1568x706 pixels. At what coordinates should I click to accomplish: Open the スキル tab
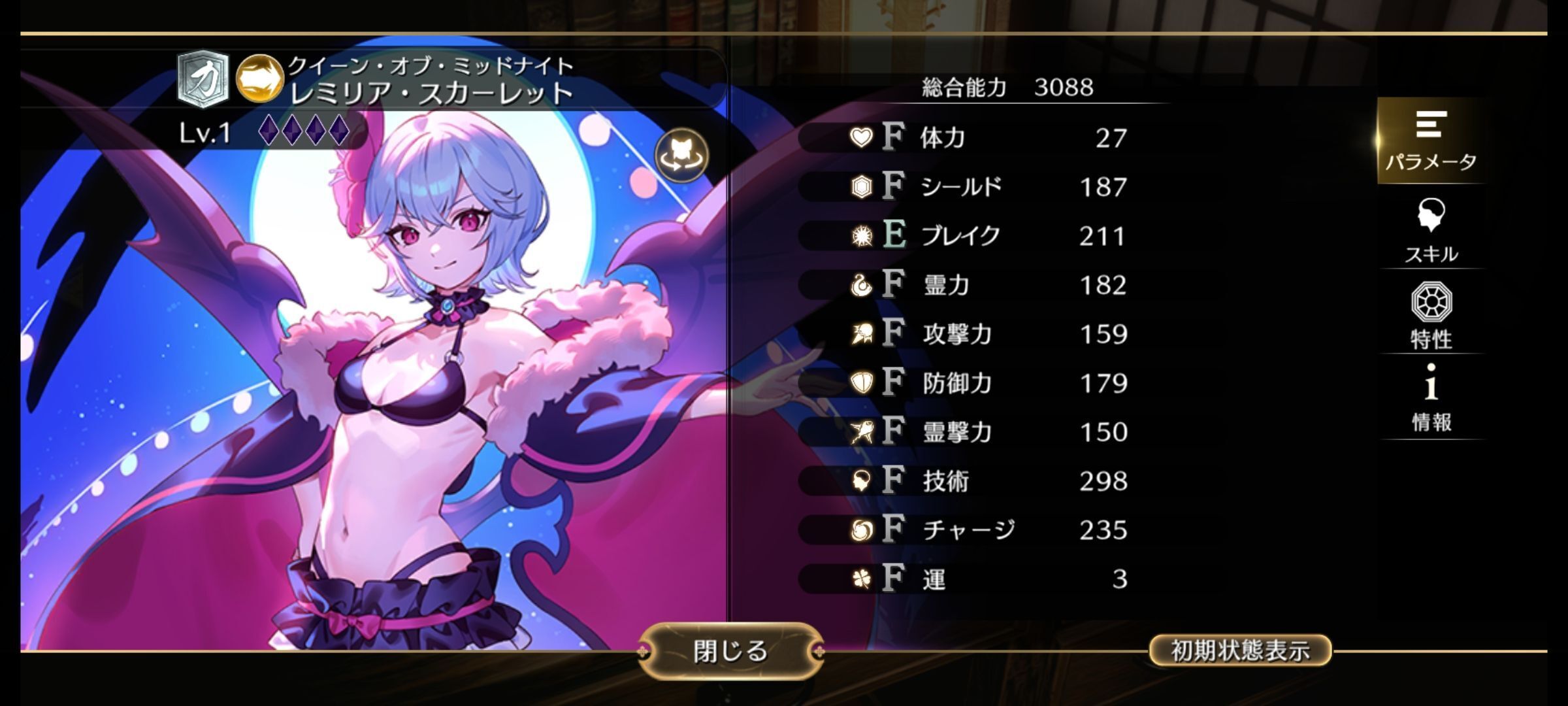tap(1431, 231)
